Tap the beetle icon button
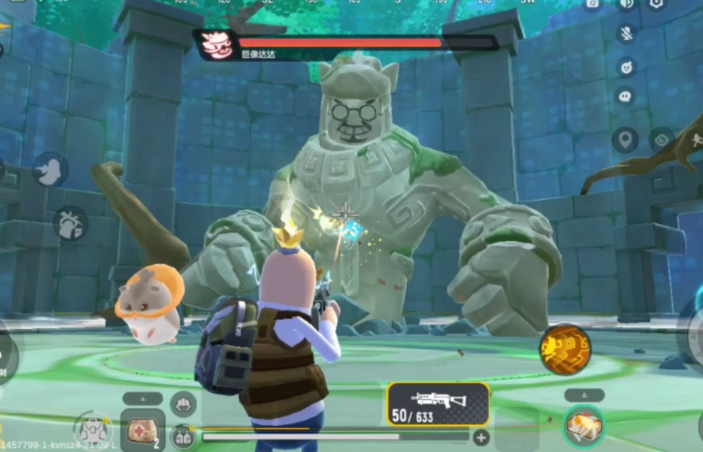The height and width of the screenshot is (452, 703). pos(70,223)
